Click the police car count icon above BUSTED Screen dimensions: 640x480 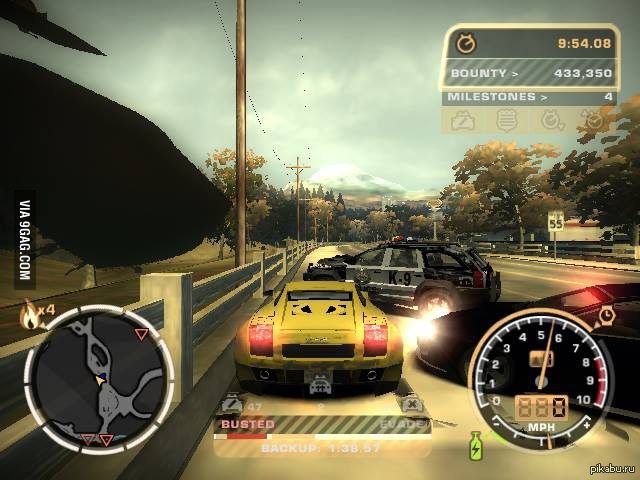[233, 404]
